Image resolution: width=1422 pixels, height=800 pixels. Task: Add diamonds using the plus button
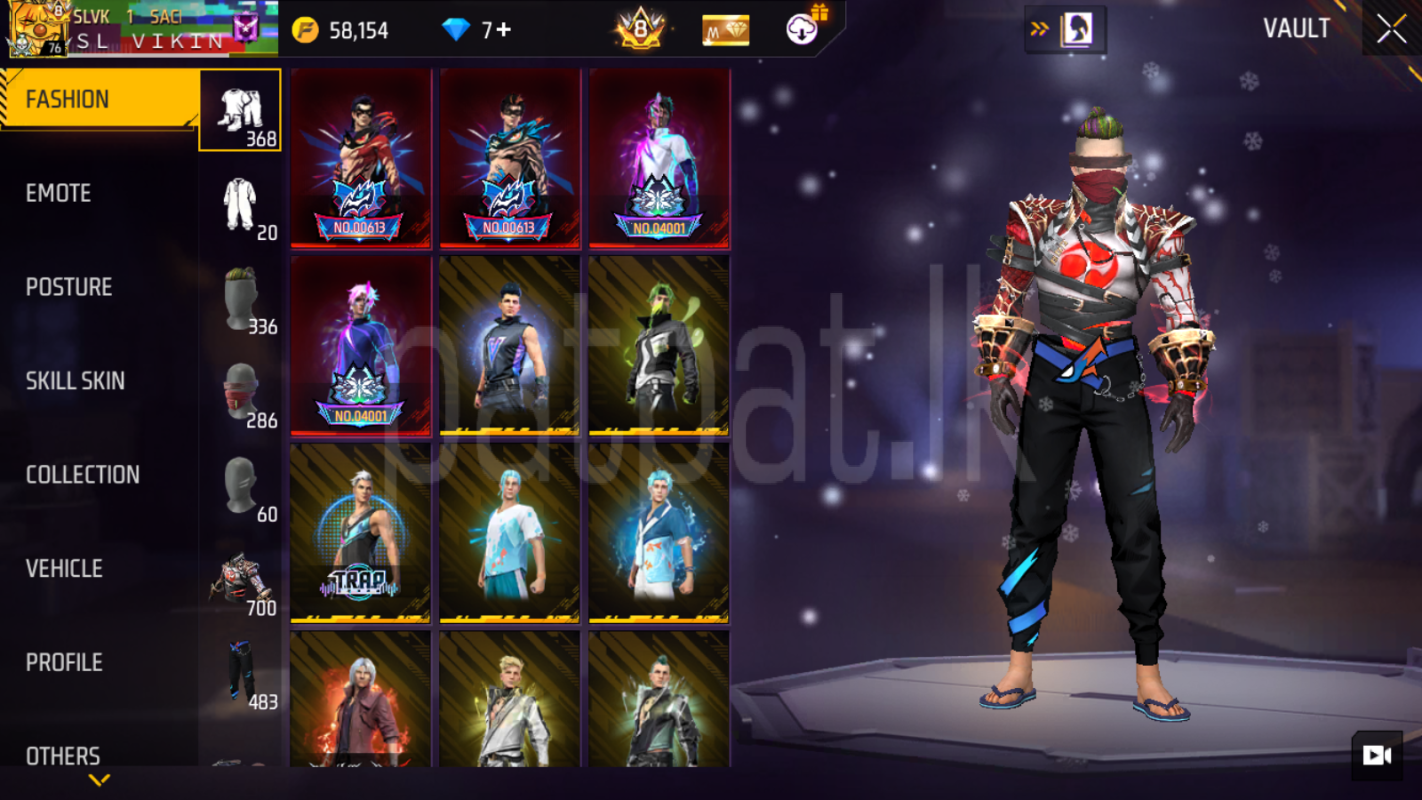(503, 30)
